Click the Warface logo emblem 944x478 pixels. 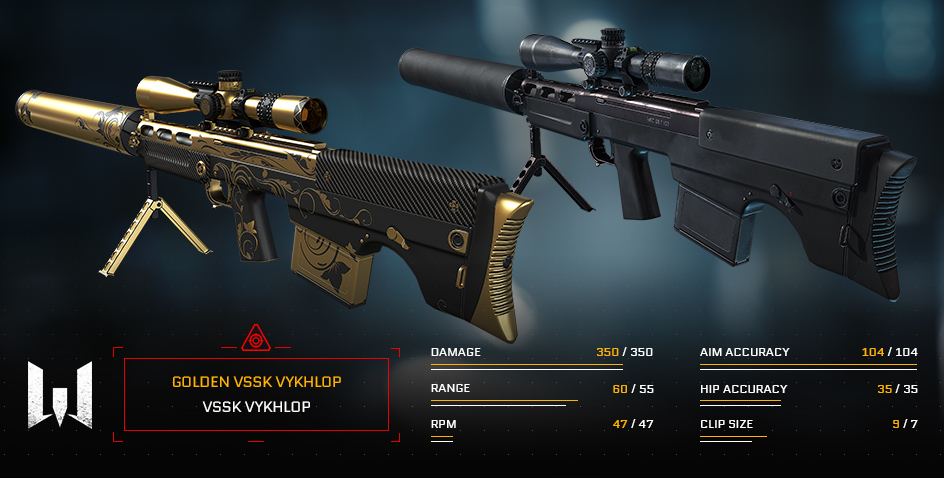tap(60, 394)
